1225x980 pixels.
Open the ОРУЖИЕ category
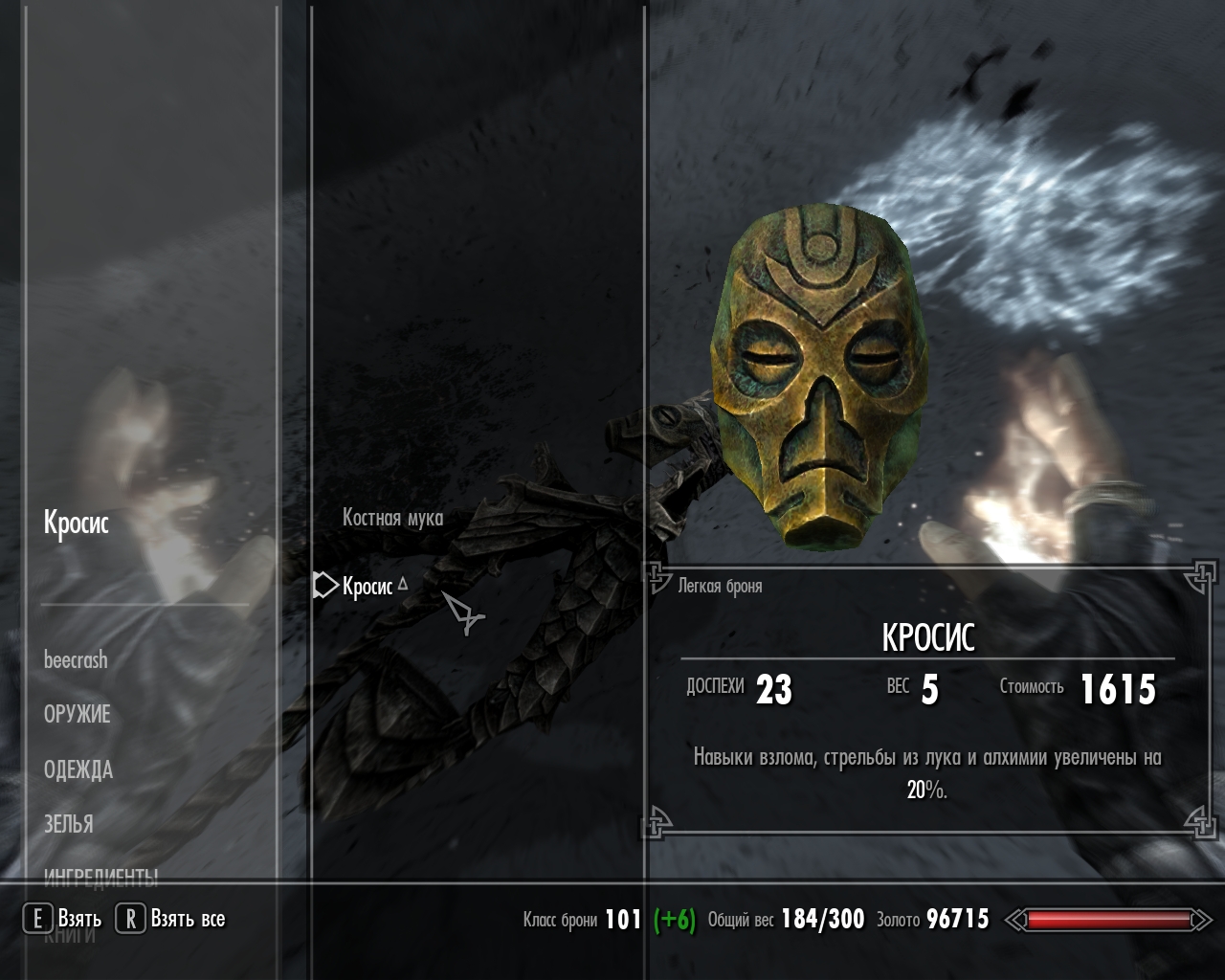78,714
